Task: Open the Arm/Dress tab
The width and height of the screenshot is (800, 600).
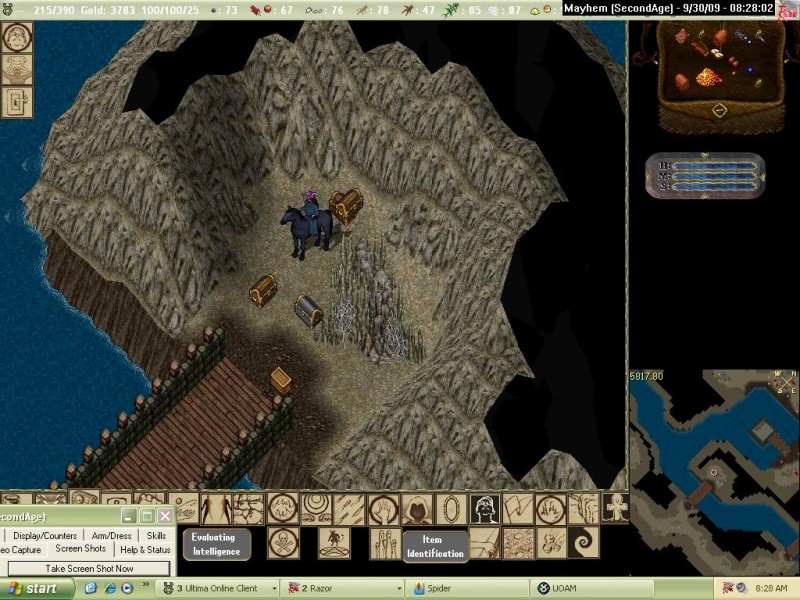Action: pos(111,535)
